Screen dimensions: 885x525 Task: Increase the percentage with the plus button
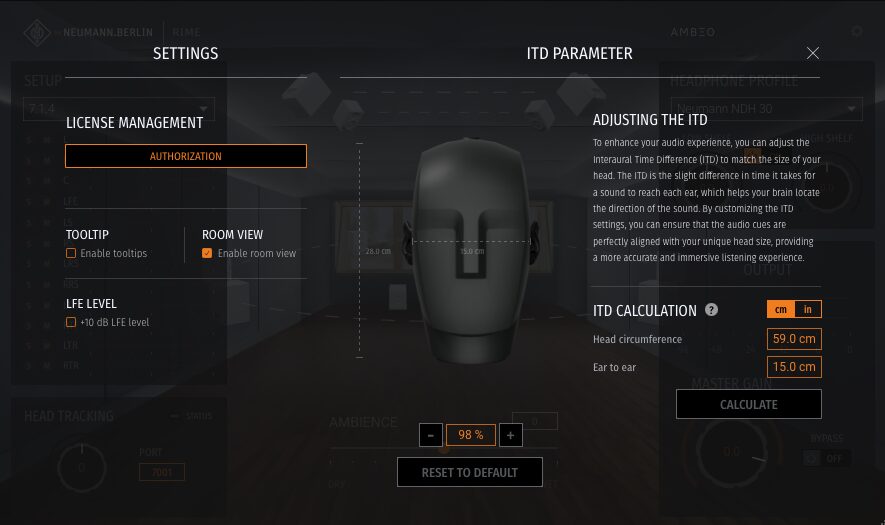click(x=510, y=435)
